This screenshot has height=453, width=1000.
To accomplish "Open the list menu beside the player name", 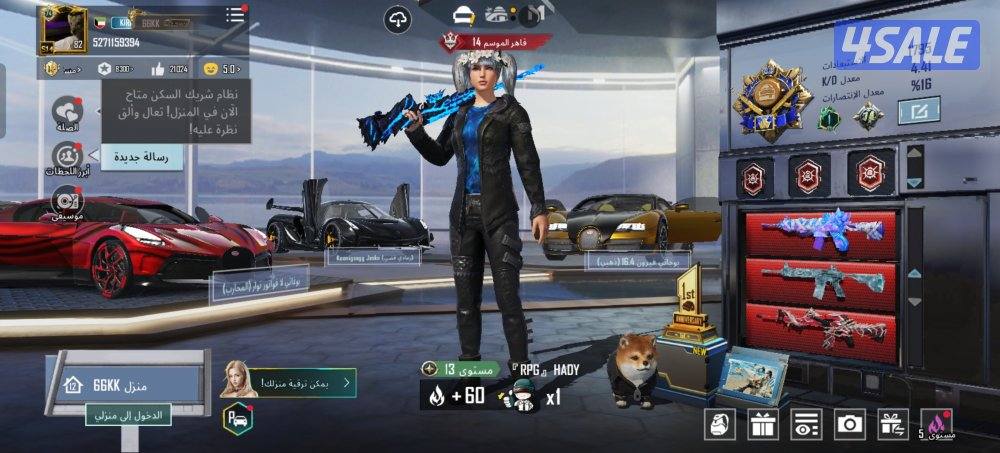I will coord(235,15).
